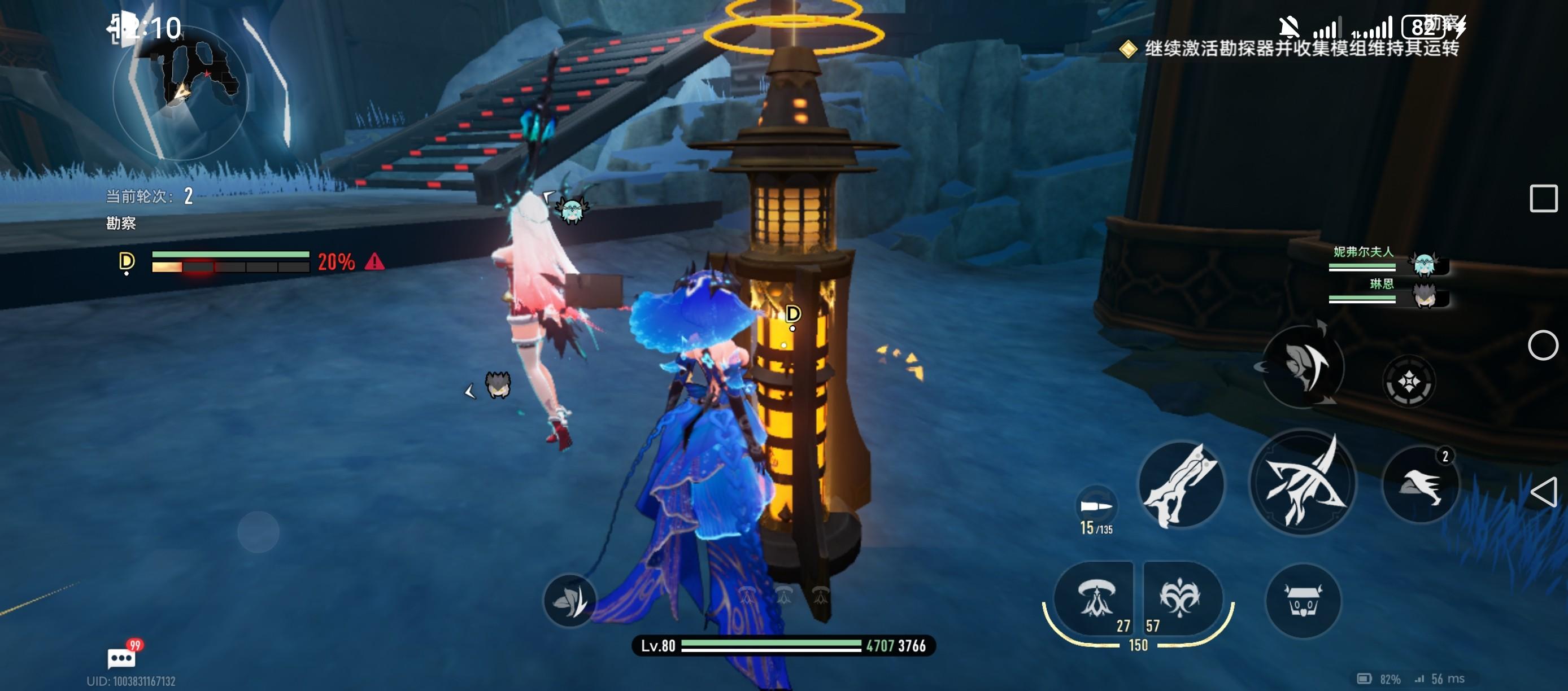Trigger the crosshair target lock button
This screenshot has height=691, width=1568.
point(1409,382)
